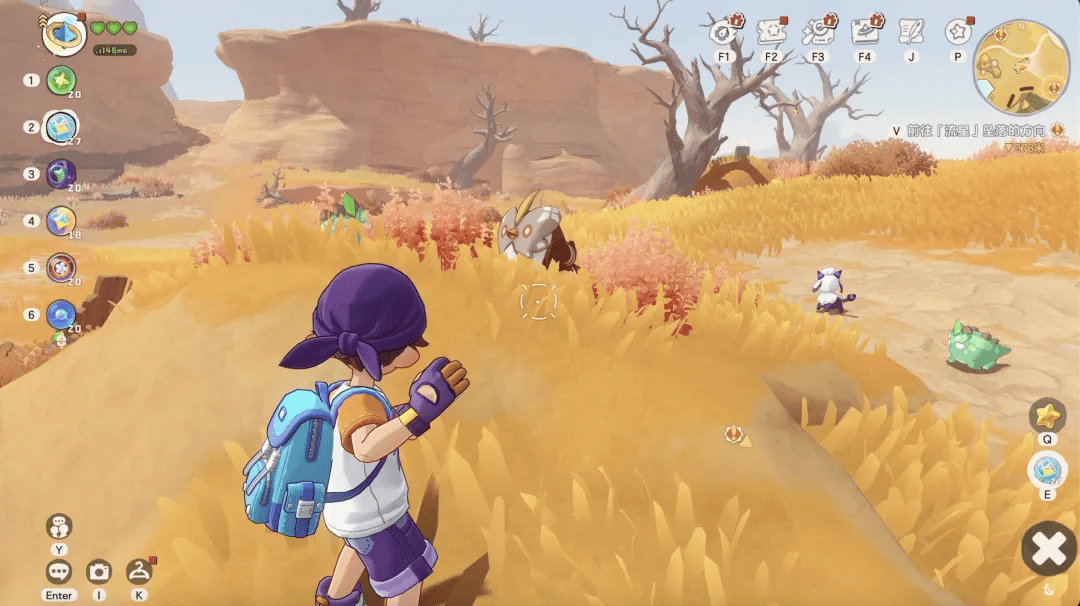Open the circular minimap
The image size is (1080, 606).
pos(1021,67)
